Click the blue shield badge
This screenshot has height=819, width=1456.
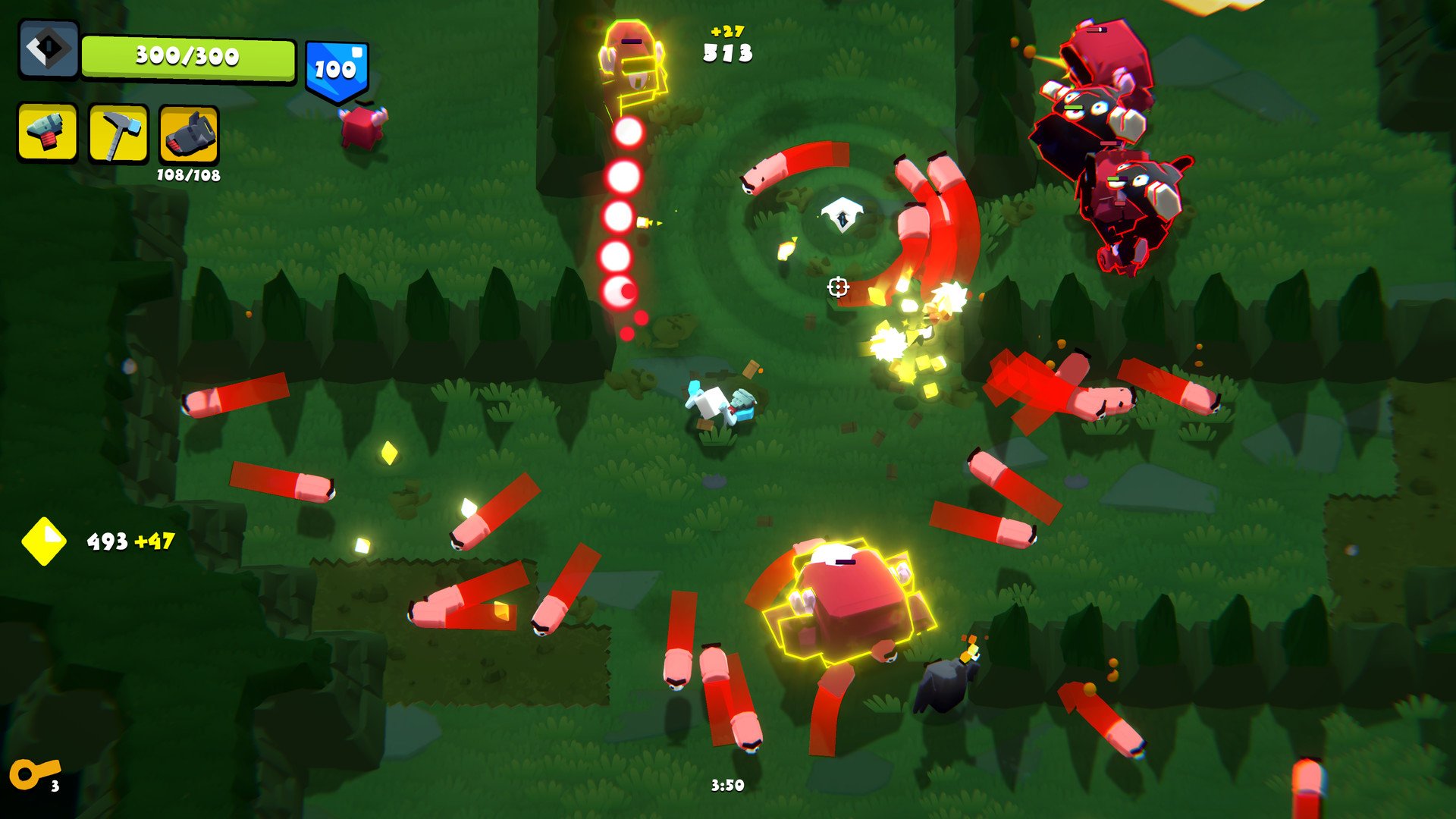click(x=337, y=70)
